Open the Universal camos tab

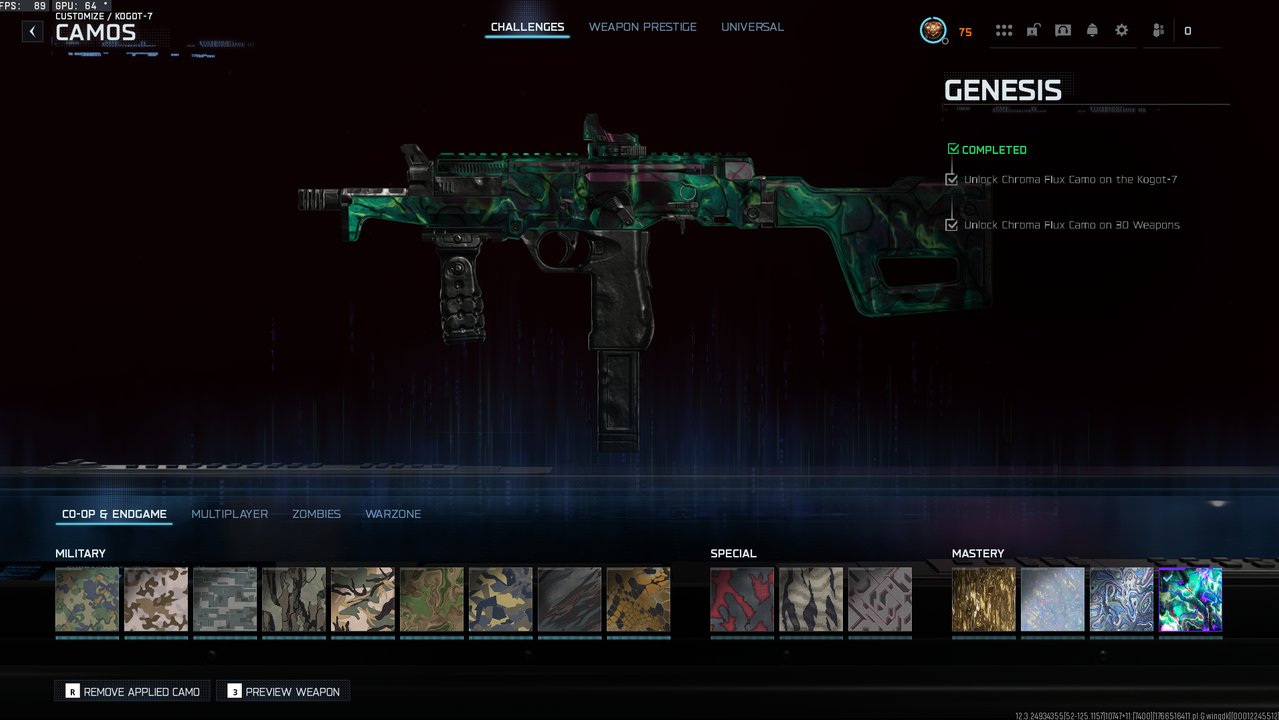752,27
